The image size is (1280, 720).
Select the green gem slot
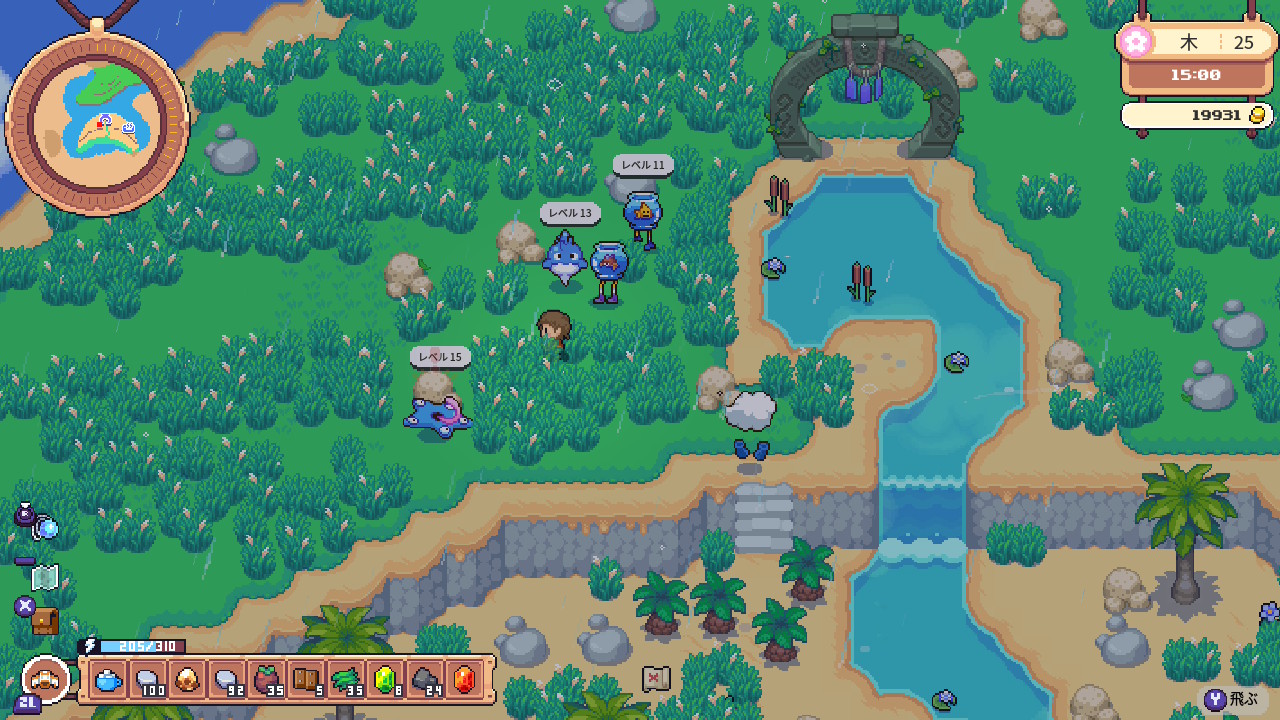(x=384, y=680)
